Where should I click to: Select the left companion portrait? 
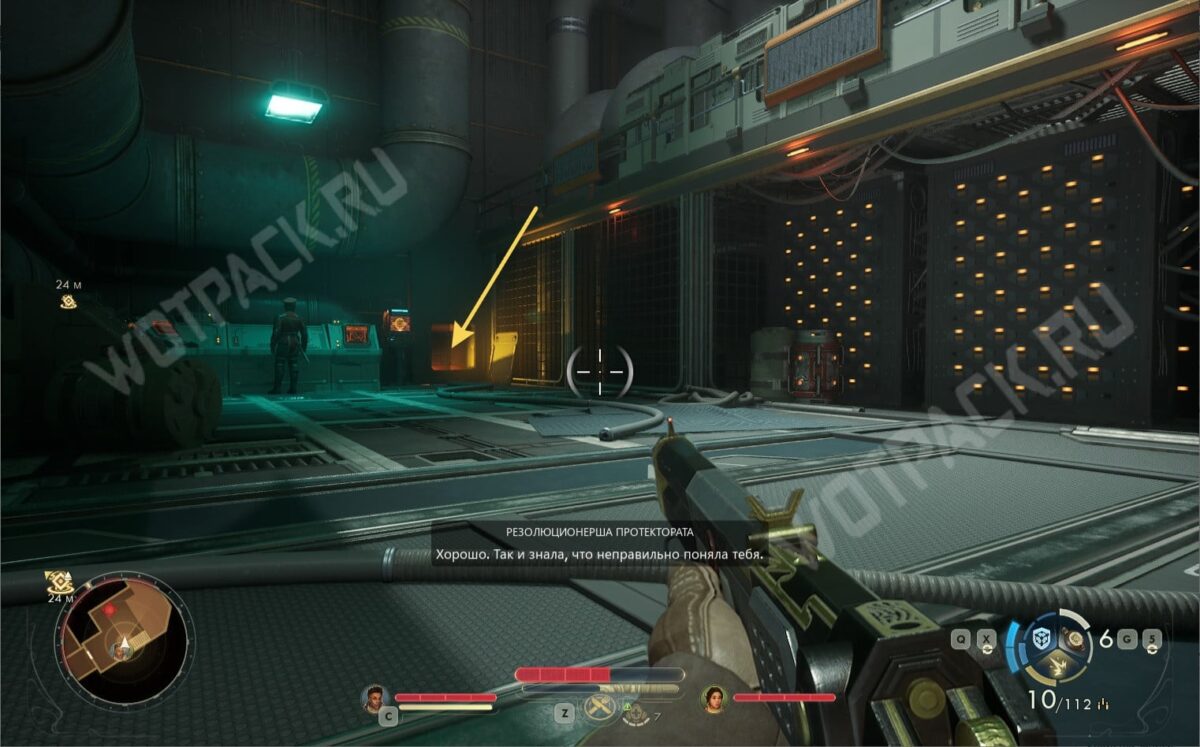tap(376, 697)
